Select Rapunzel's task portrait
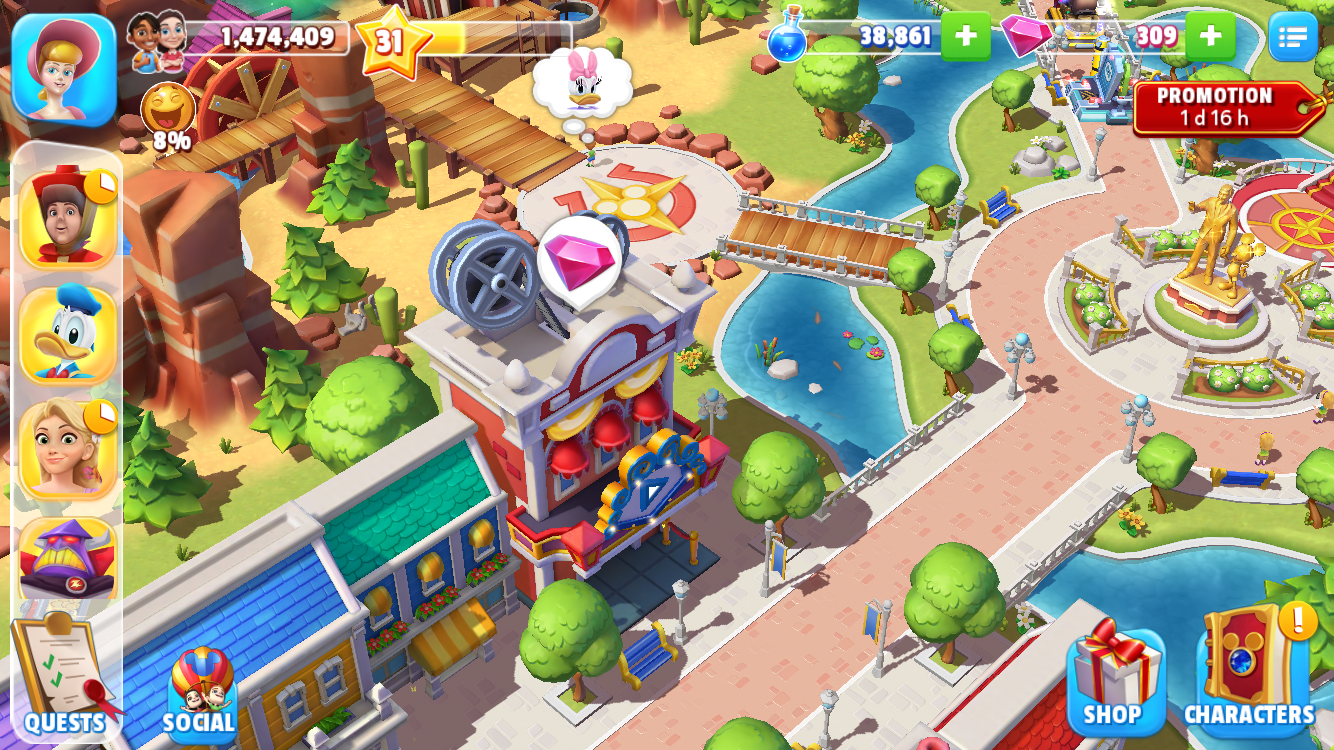1334x750 pixels. tap(68, 449)
